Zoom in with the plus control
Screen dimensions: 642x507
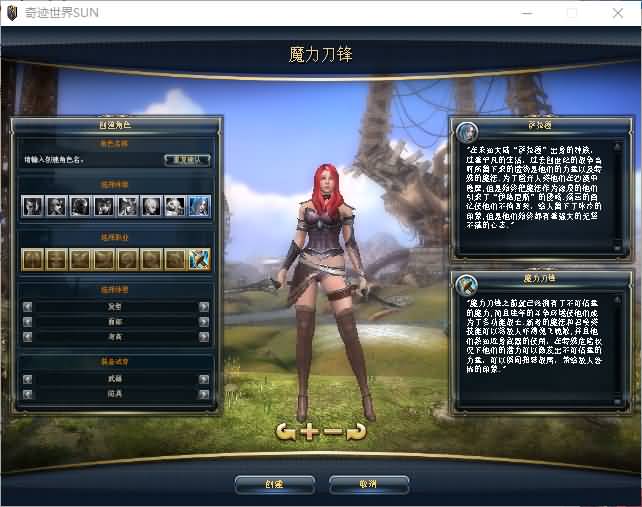pos(309,432)
